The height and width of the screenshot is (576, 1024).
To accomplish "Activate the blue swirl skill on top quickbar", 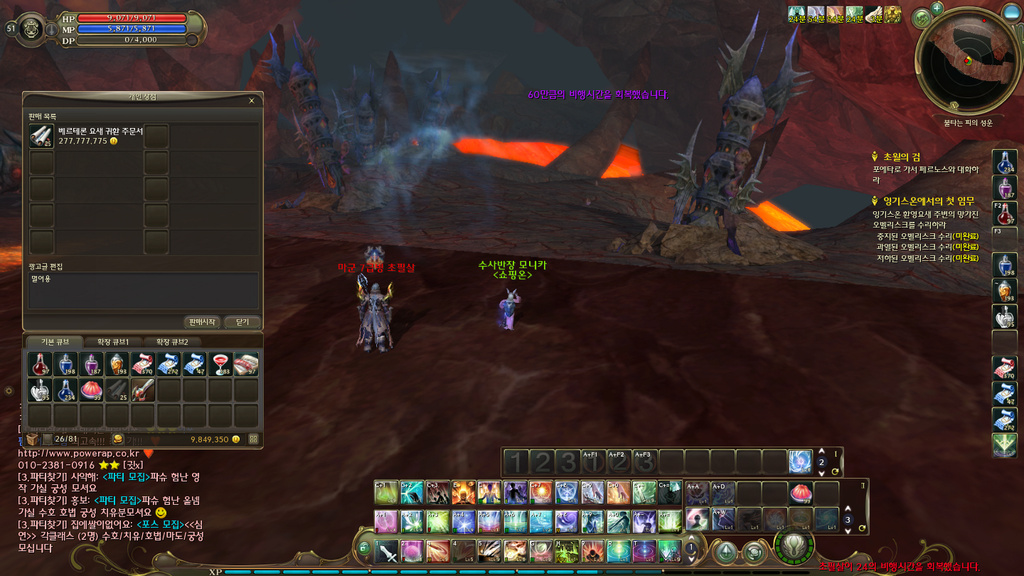I will point(800,461).
